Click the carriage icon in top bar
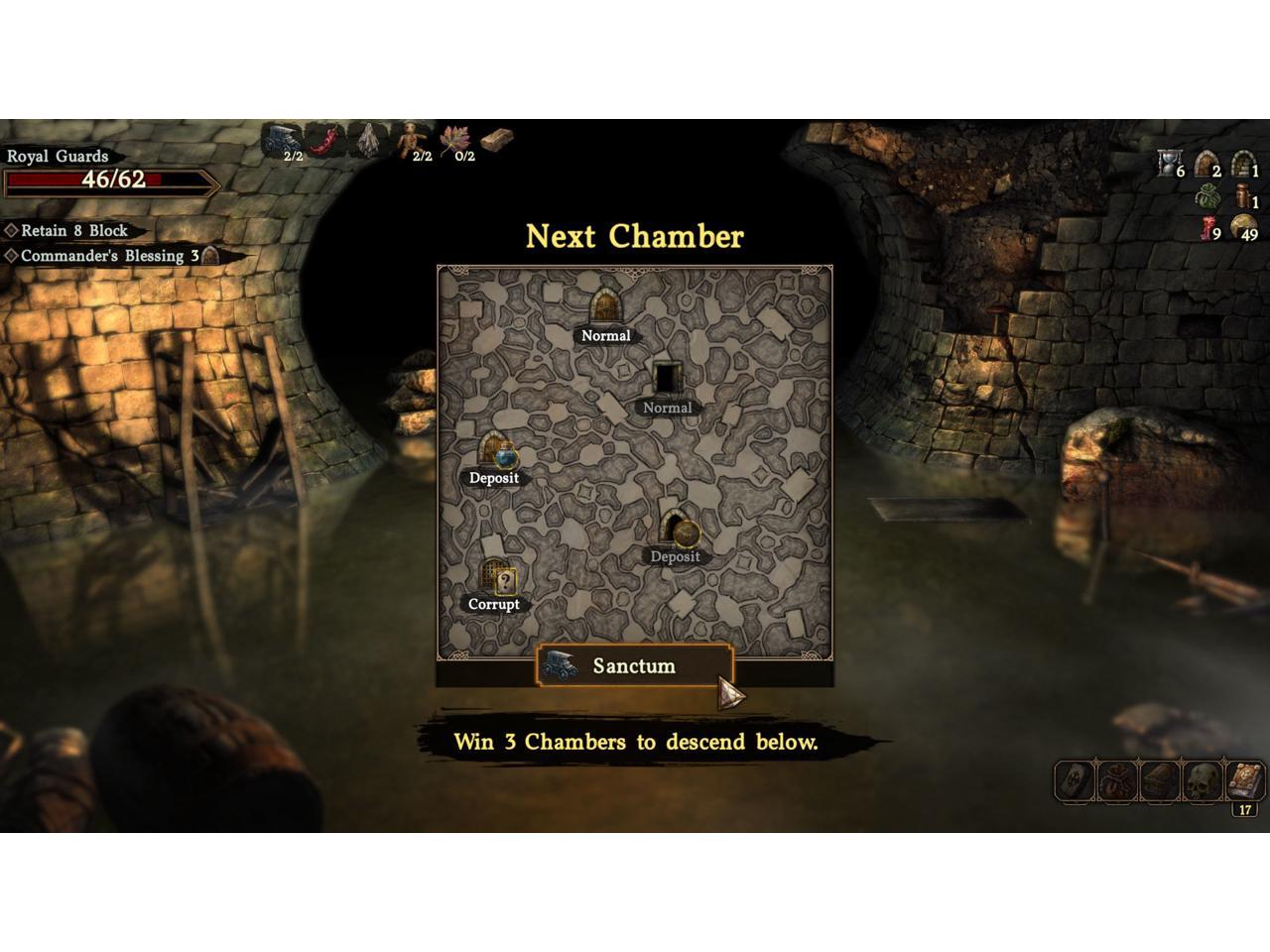 283,140
